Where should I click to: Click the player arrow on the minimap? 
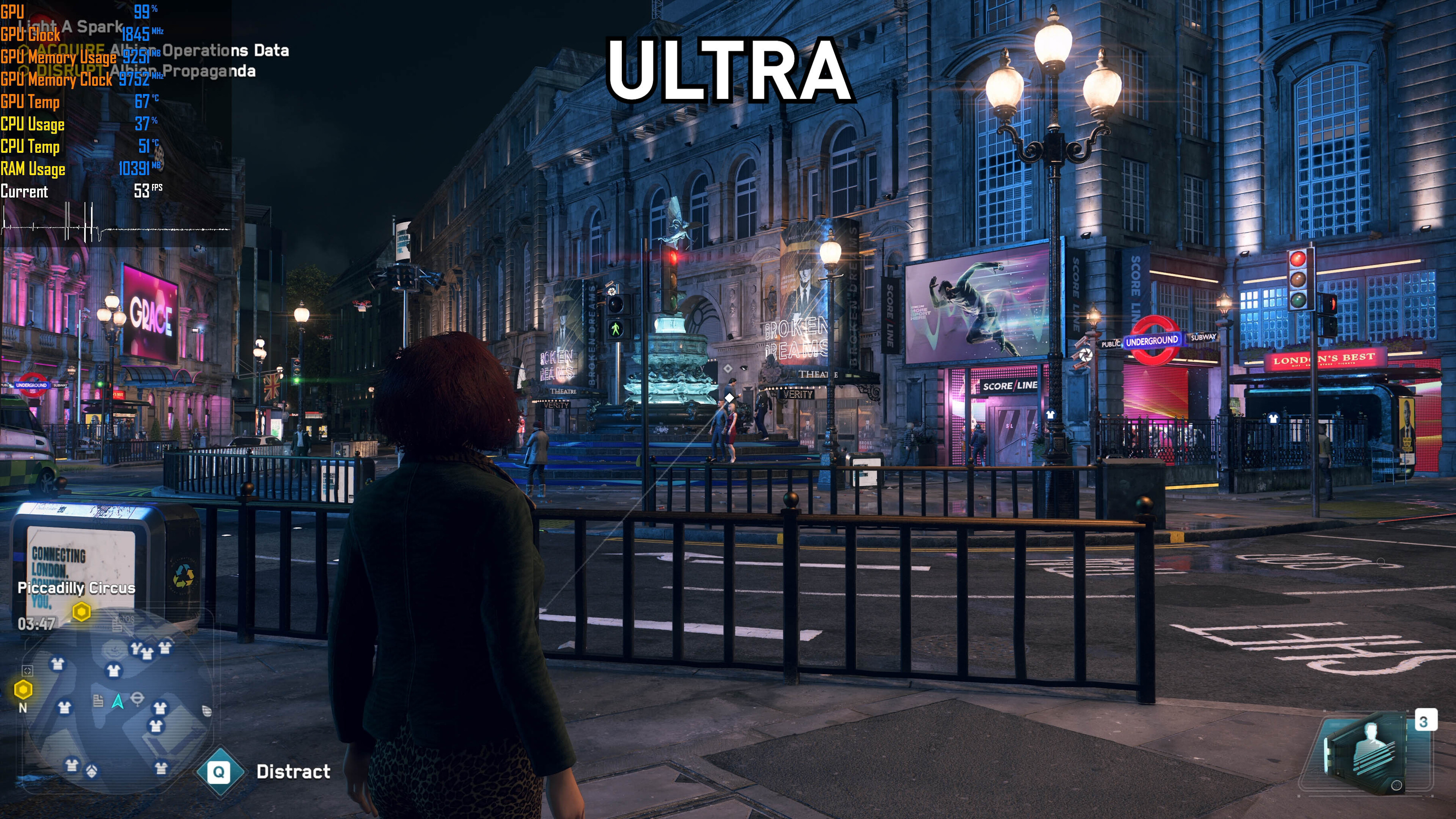point(118,701)
